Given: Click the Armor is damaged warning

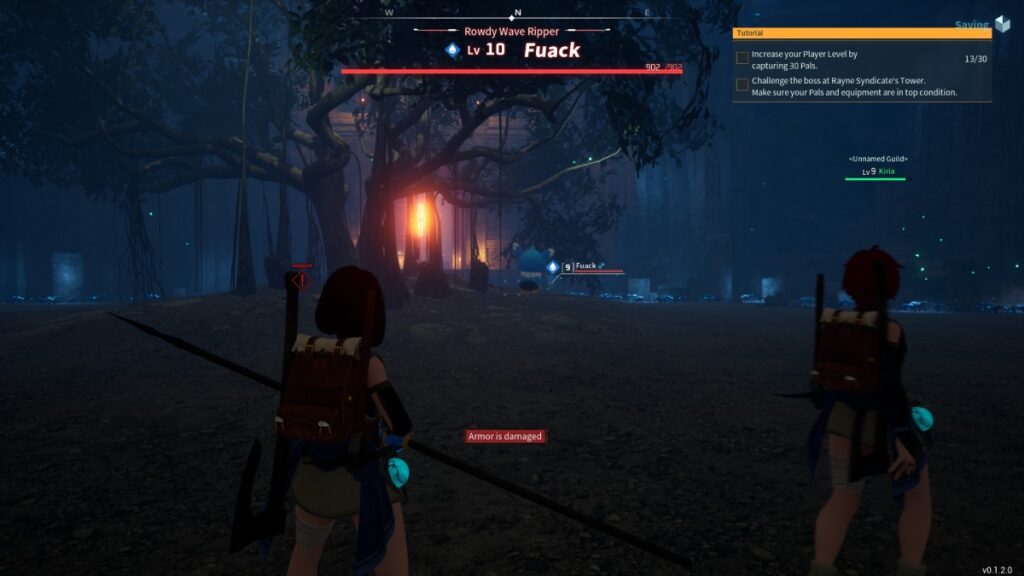Looking at the screenshot, I should (x=506, y=436).
